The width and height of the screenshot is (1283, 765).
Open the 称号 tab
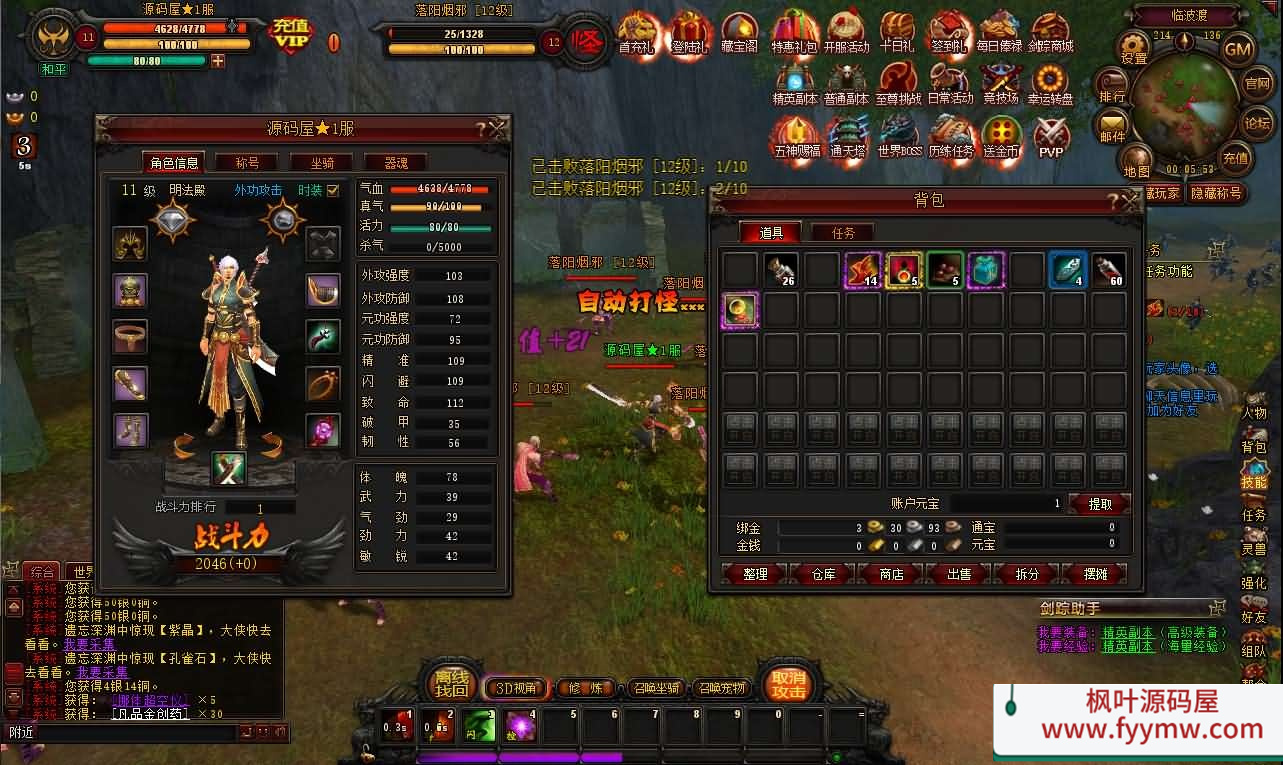(x=247, y=163)
